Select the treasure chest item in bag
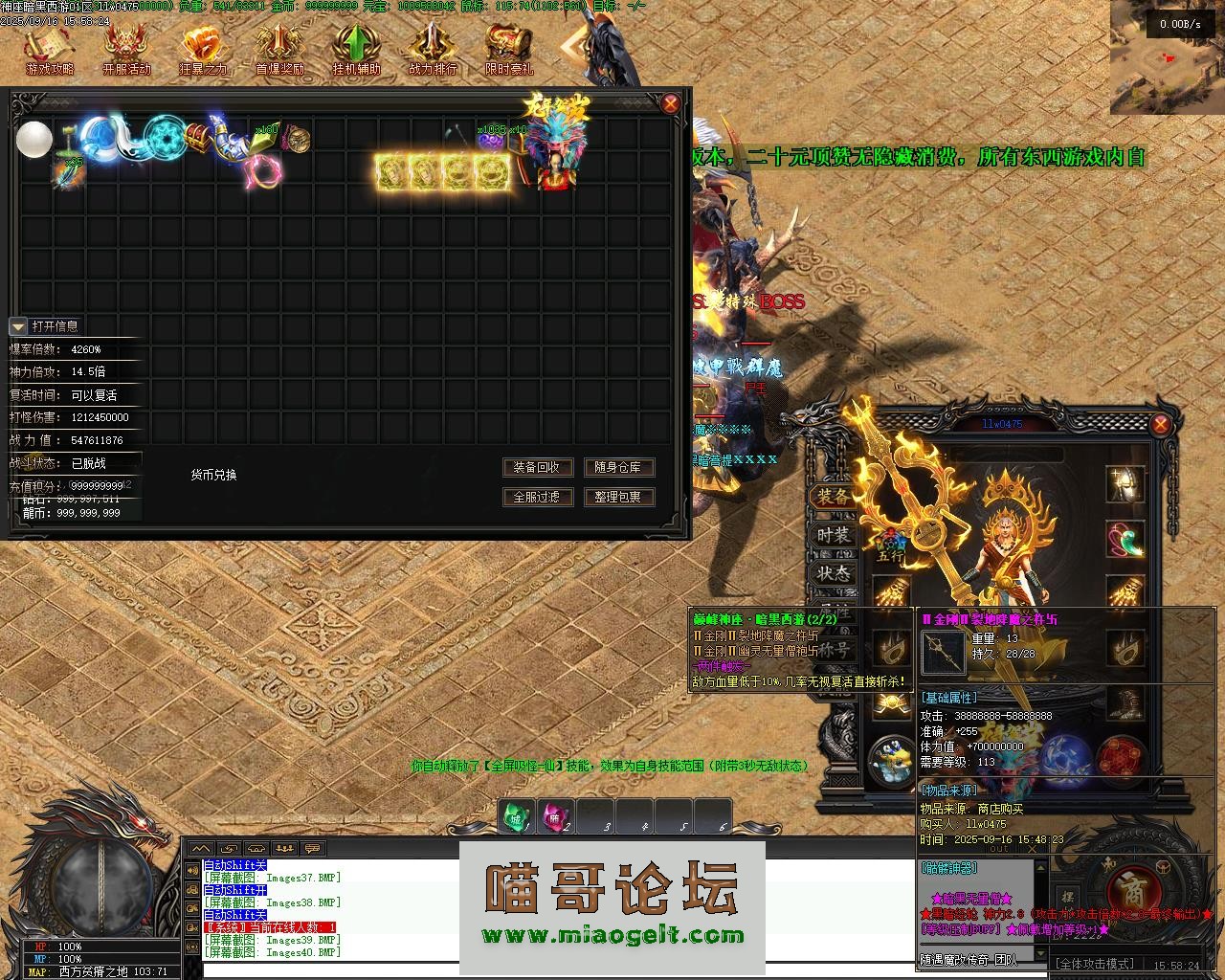This screenshot has height=980, width=1225. 198,135
